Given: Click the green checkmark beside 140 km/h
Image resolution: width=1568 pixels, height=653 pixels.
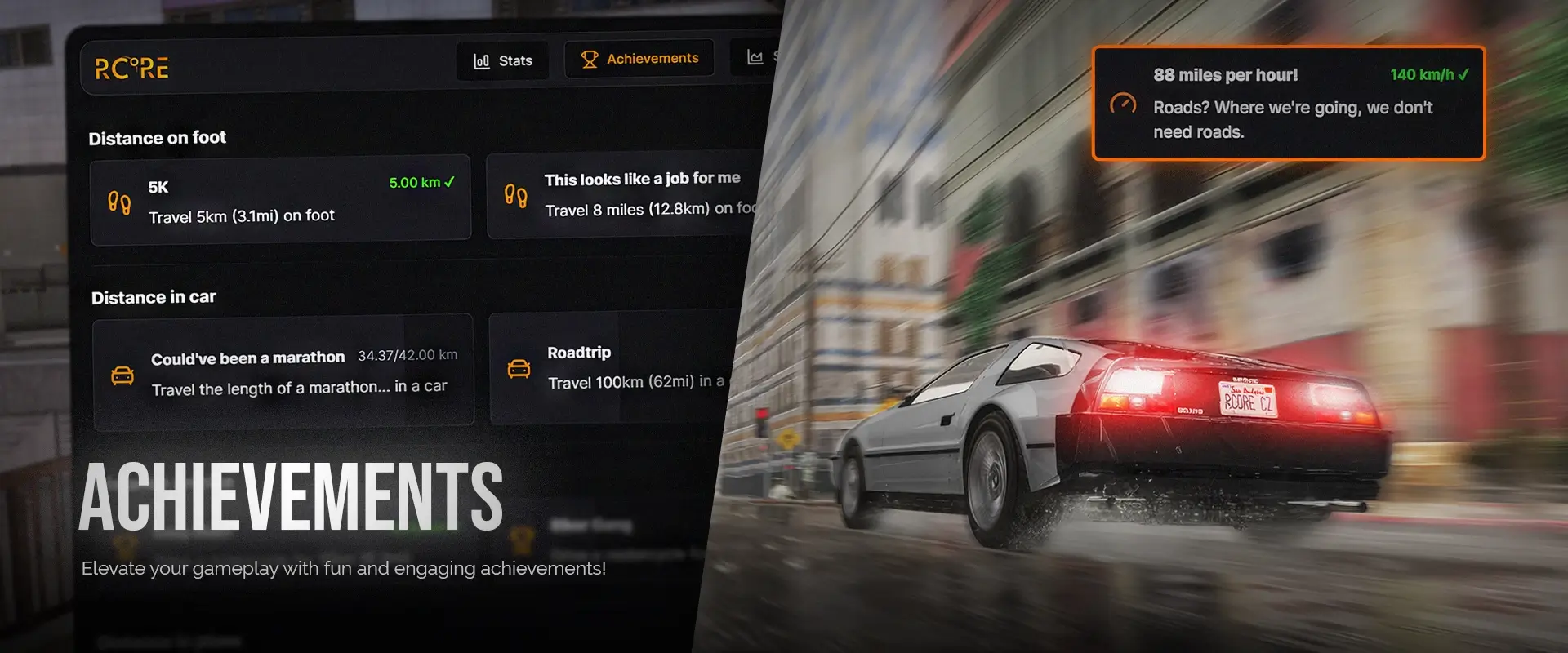Looking at the screenshot, I should coord(1464,74).
